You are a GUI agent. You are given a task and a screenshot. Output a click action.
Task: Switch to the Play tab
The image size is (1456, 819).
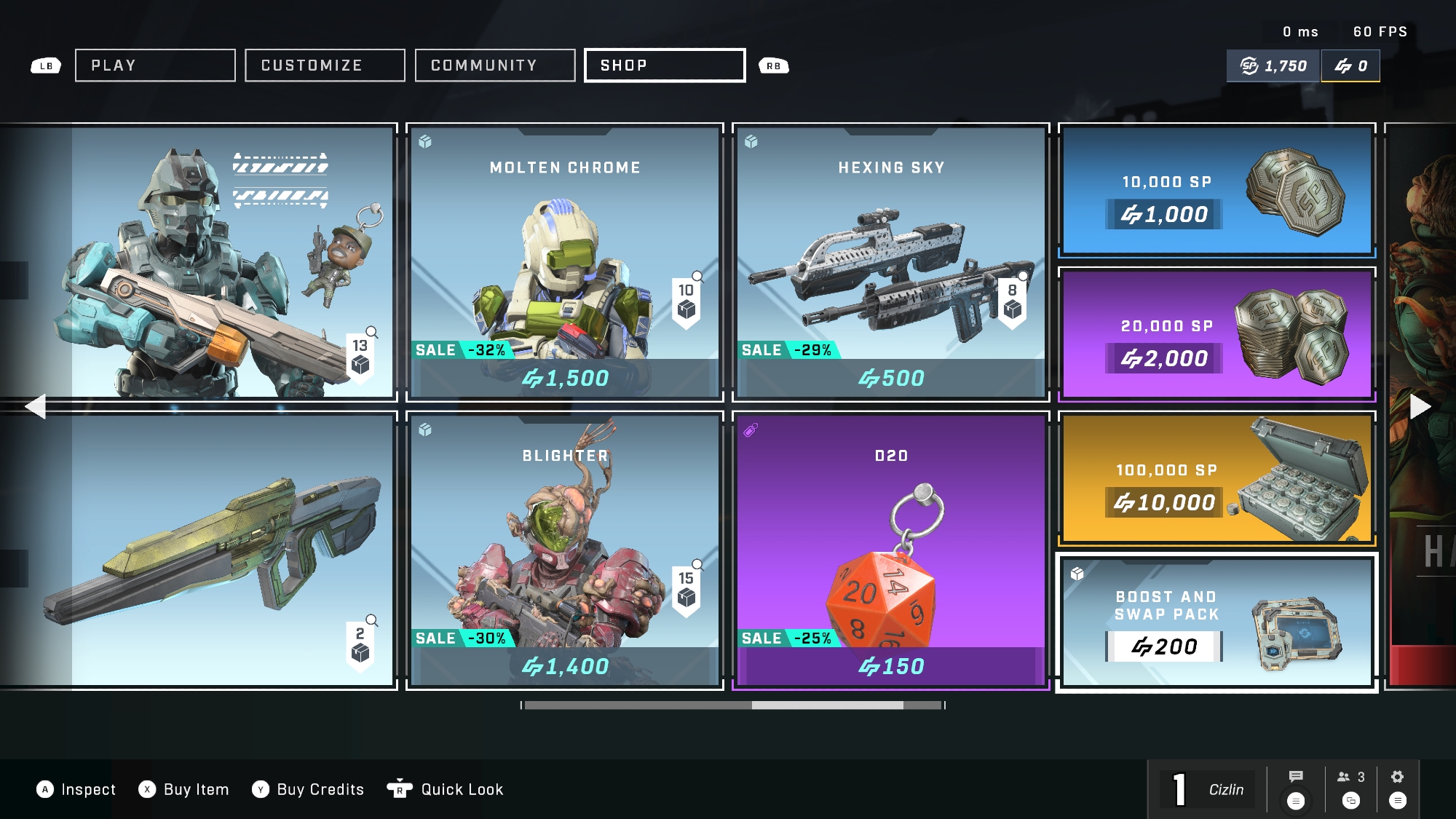155,66
